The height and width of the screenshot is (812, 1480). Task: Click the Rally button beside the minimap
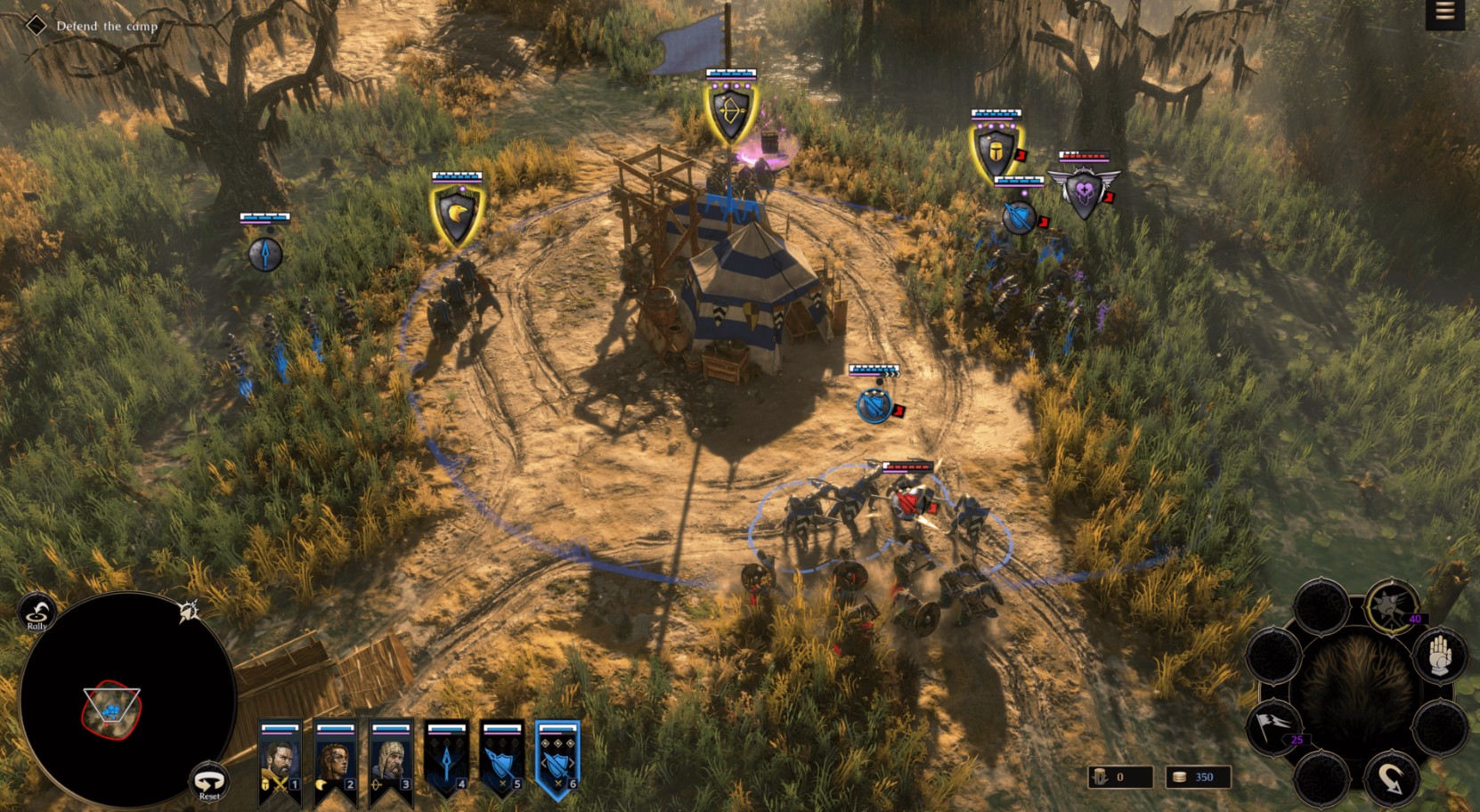[x=37, y=613]
